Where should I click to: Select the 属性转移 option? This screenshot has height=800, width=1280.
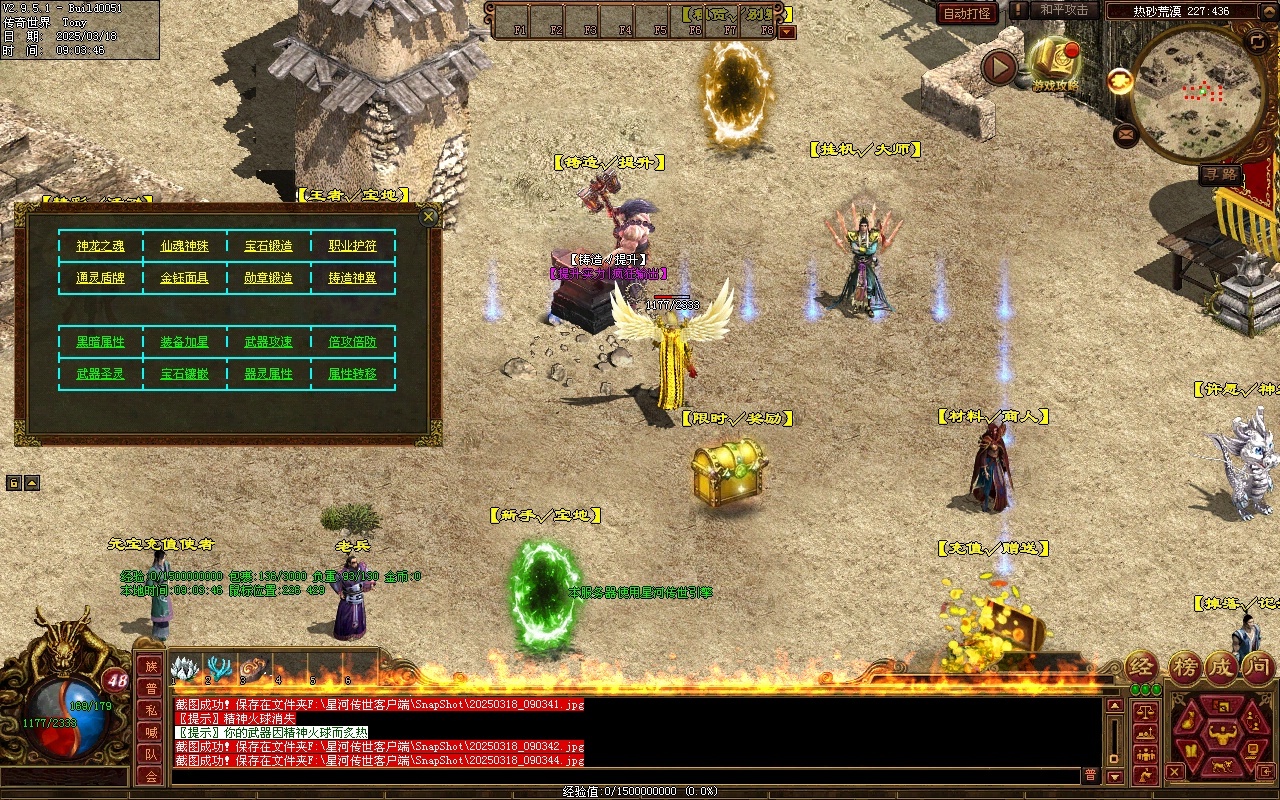click(353, 374)
